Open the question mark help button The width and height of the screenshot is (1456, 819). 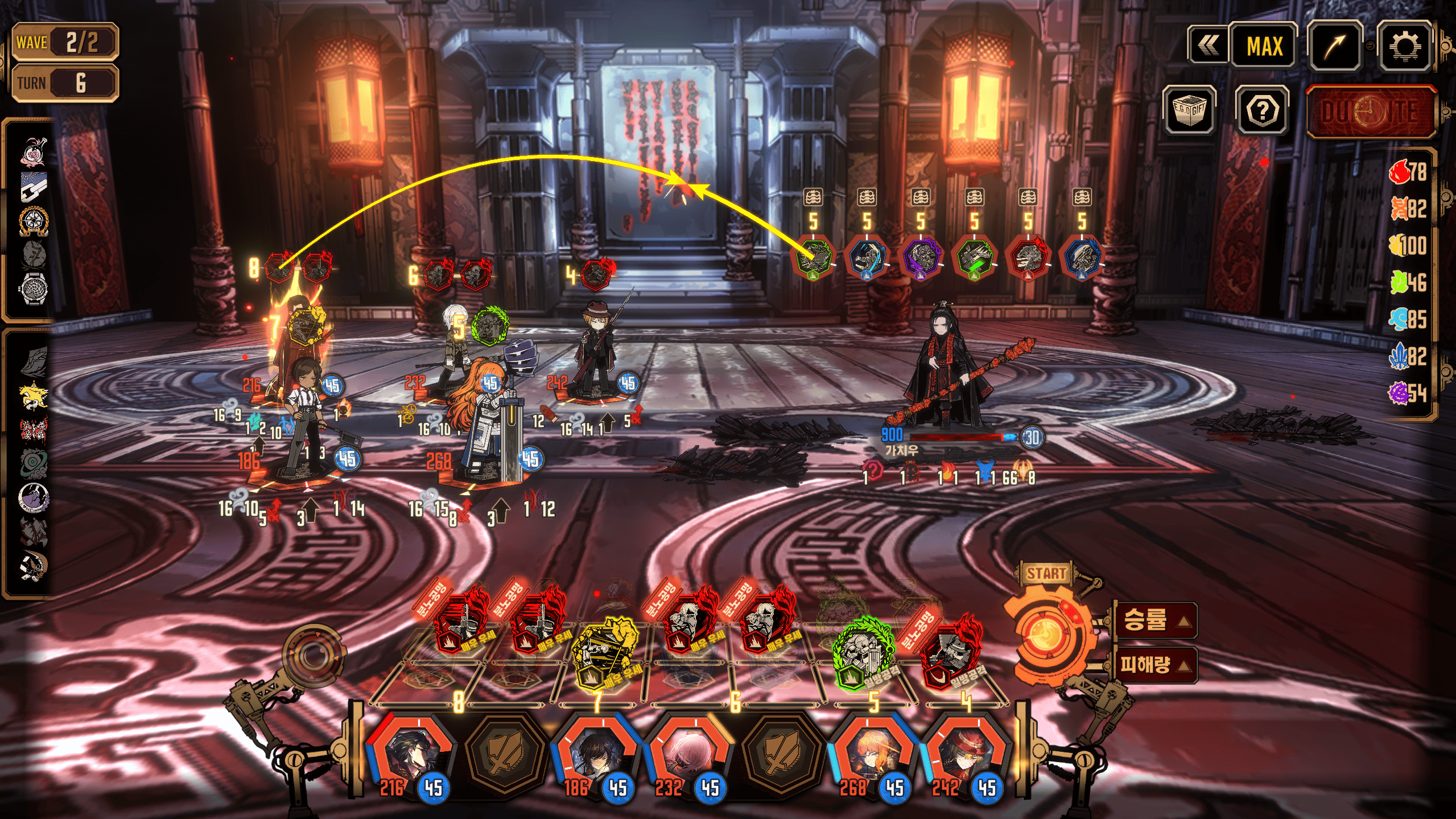[1262, 111]
